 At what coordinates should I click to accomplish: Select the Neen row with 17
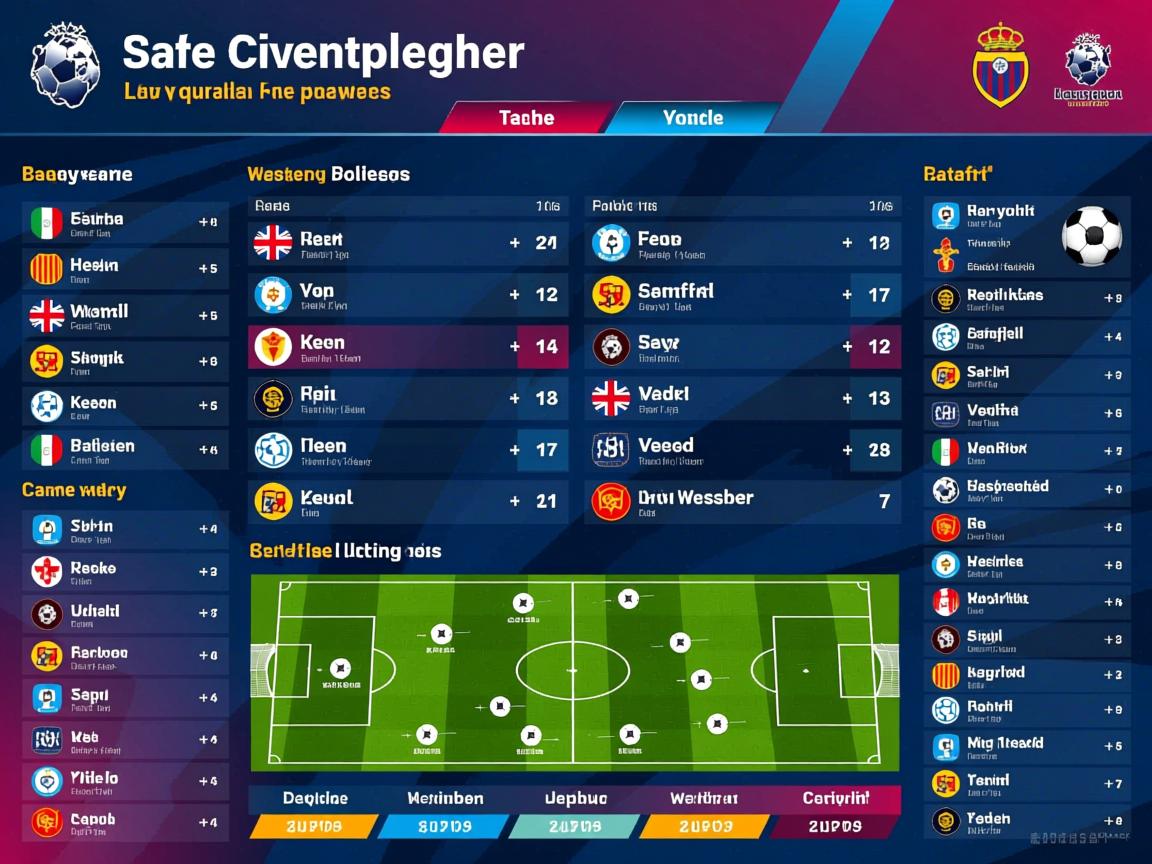408,451
